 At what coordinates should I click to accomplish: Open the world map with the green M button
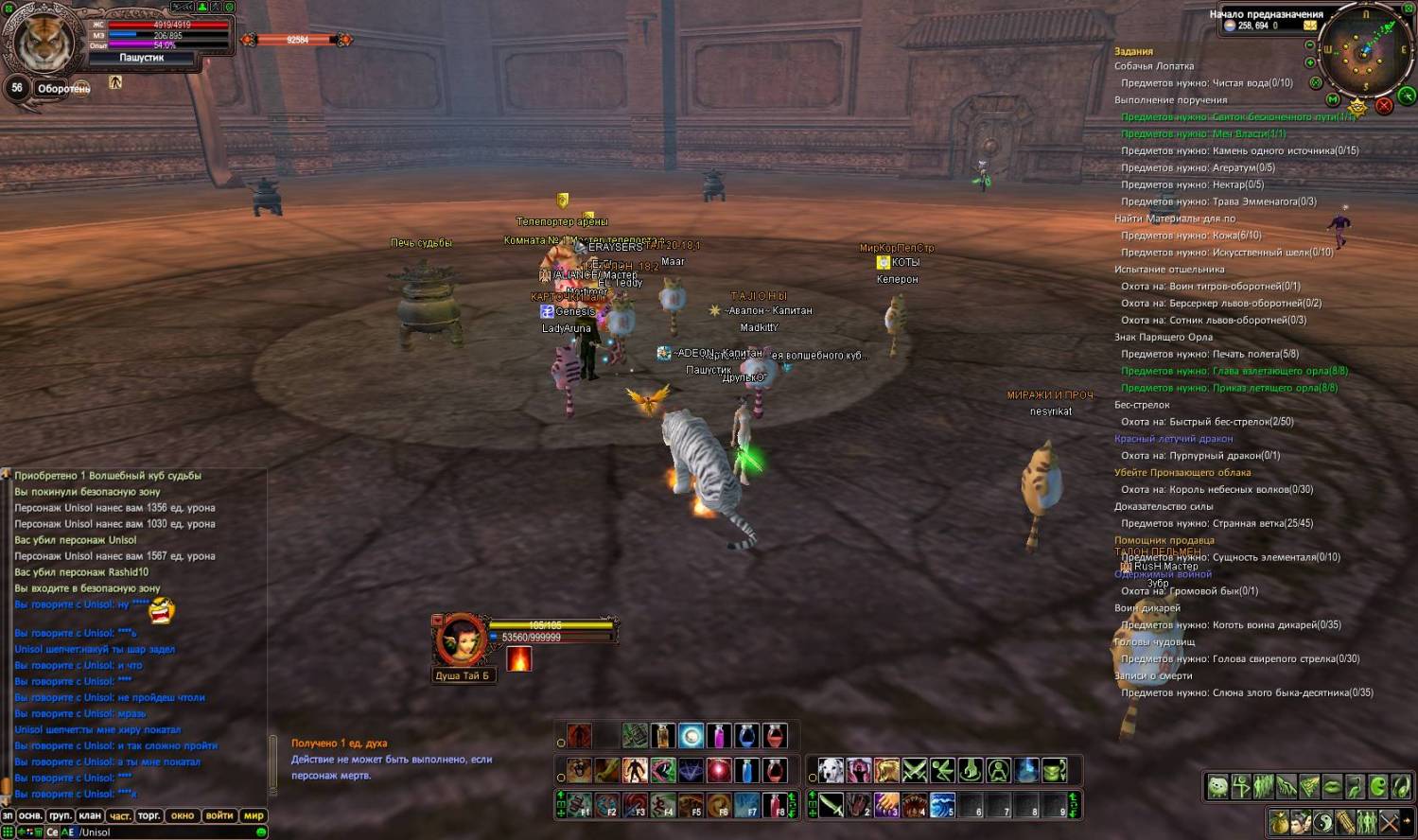pos(1333,99)
